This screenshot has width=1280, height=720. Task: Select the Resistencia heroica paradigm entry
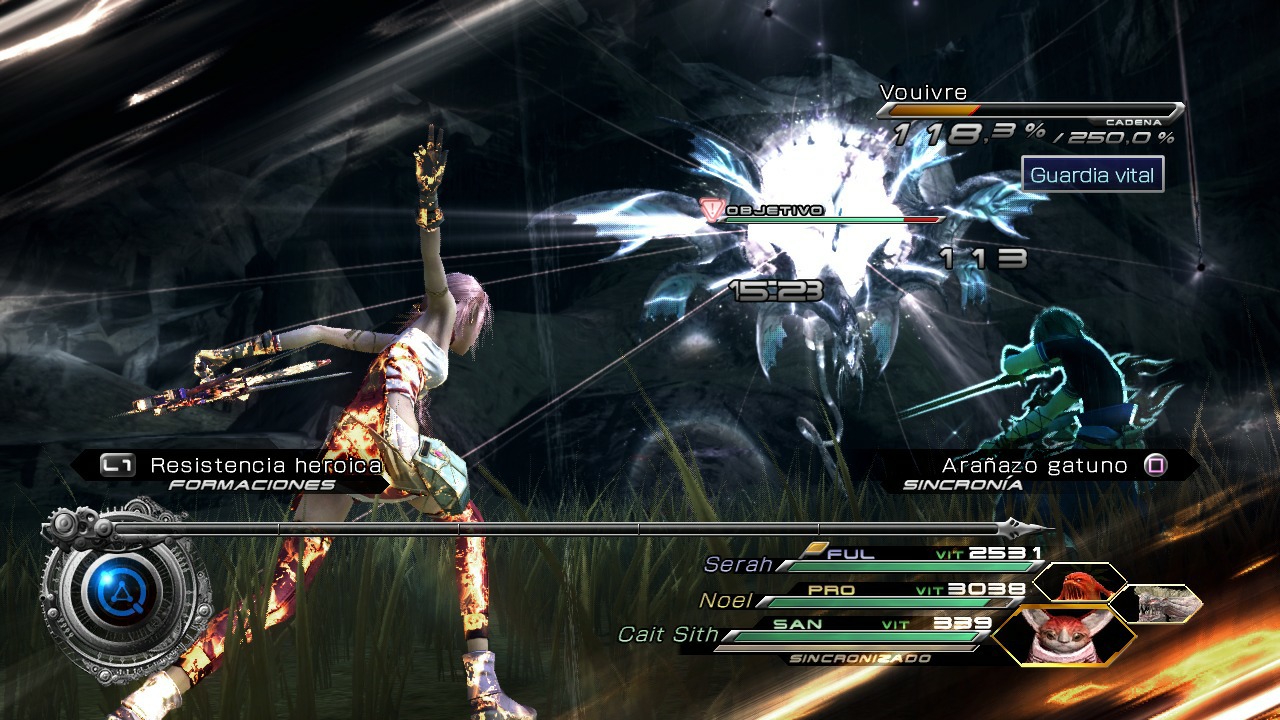pyautogui.click(x=265, y=464)
